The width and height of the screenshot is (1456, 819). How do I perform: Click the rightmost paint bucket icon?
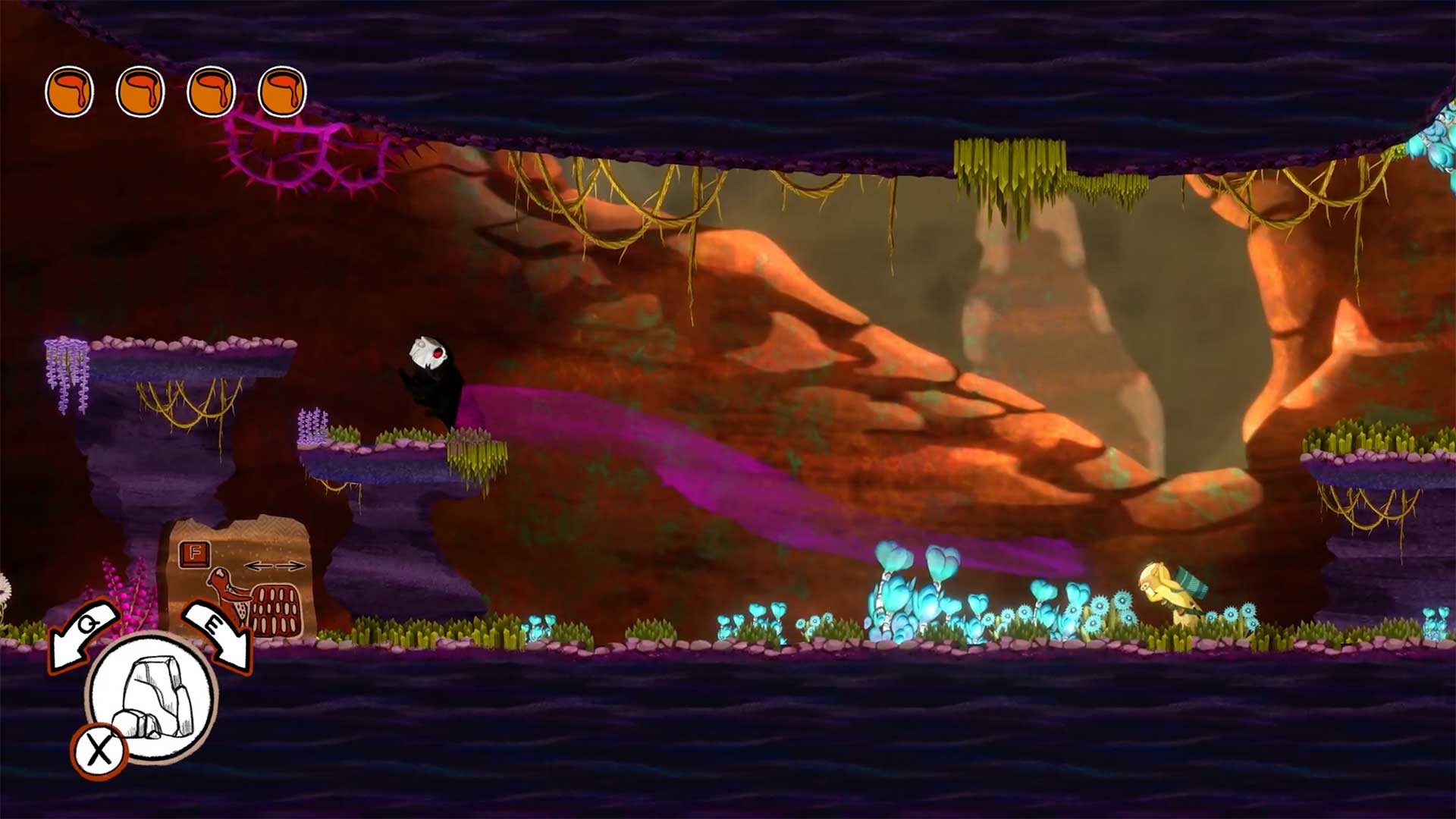point(284,91)
